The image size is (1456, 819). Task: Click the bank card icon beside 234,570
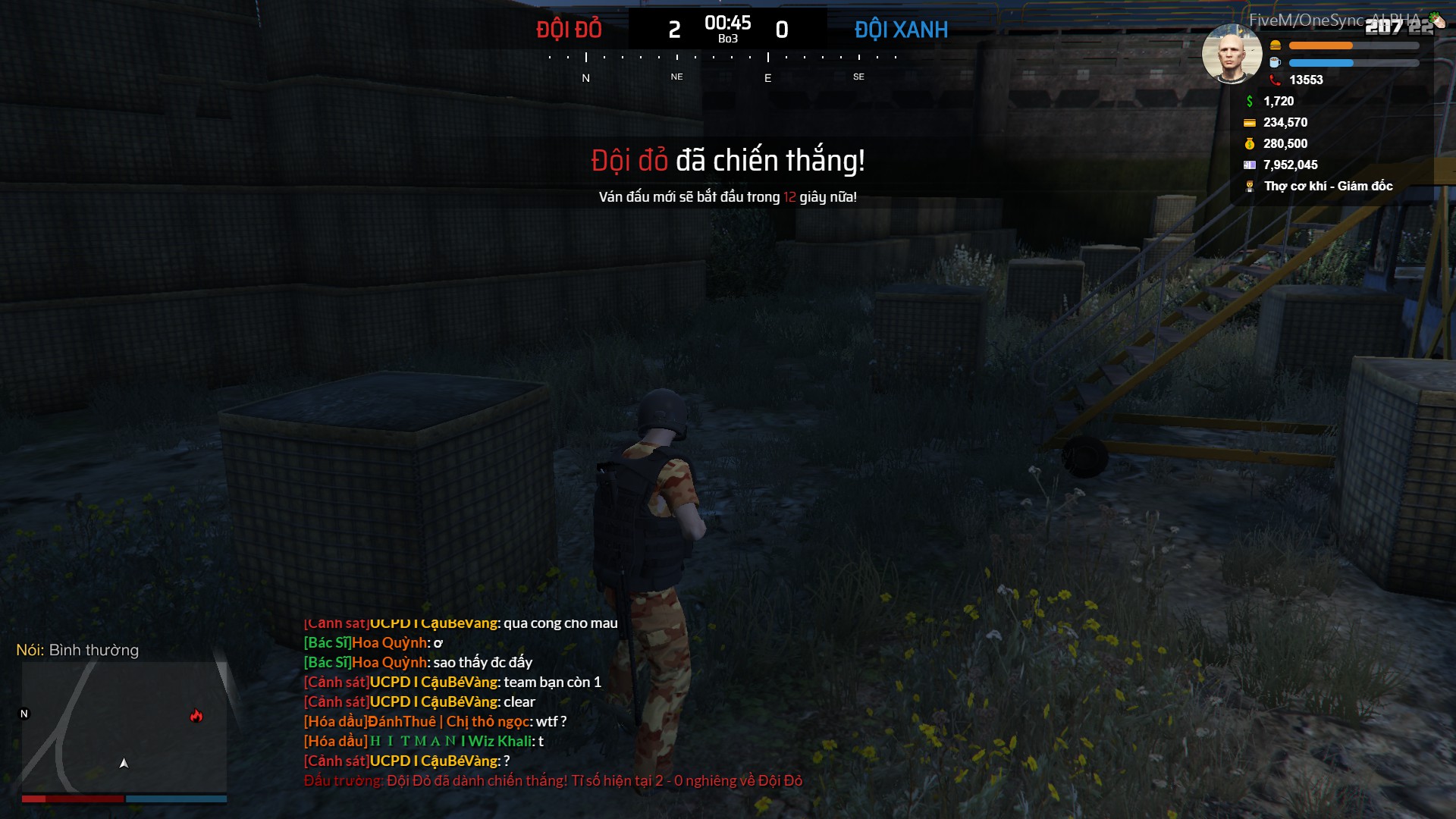pos(1248,122)
